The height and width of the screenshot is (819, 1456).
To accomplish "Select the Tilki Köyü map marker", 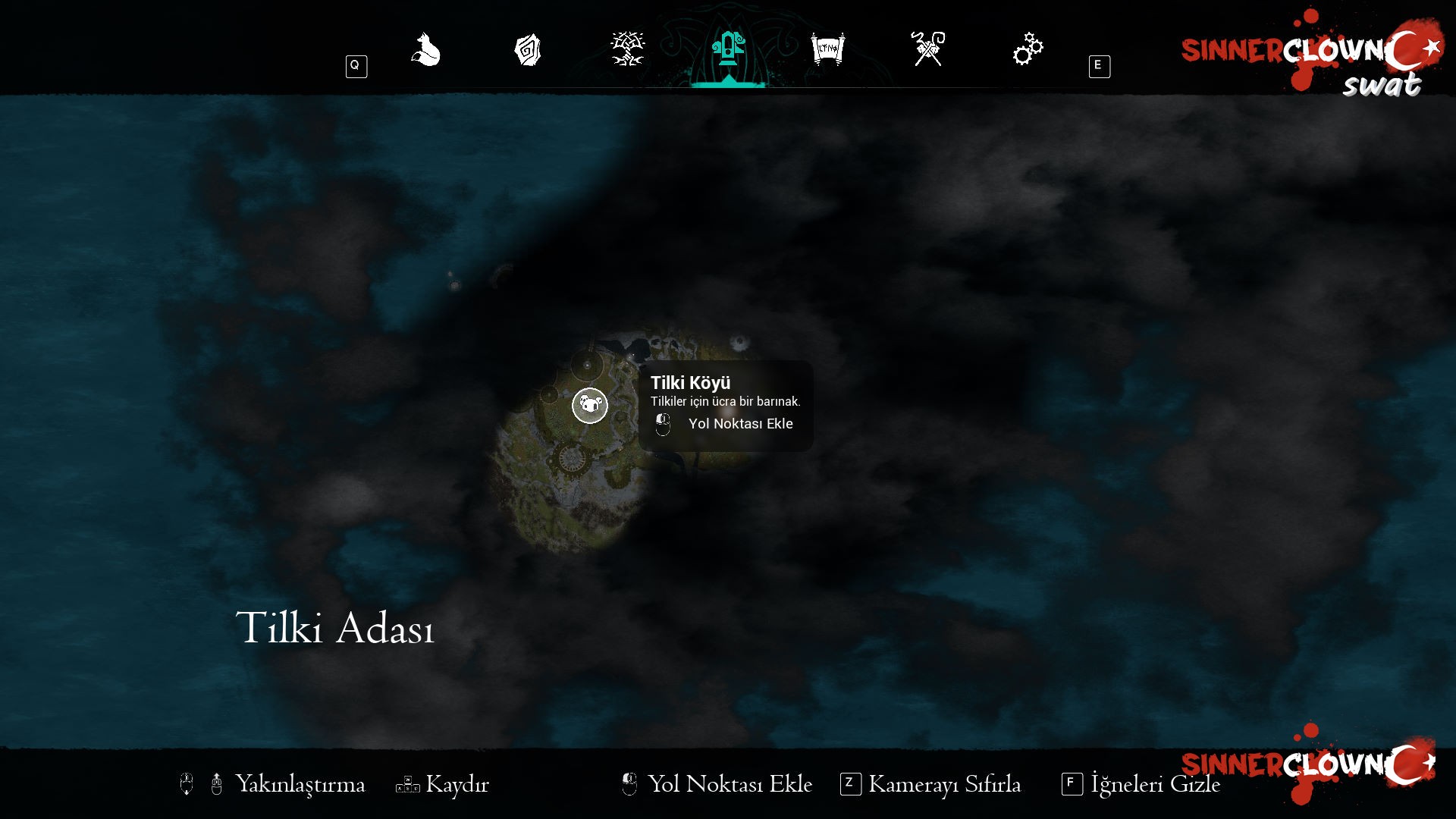I will [x=590, y=406].
